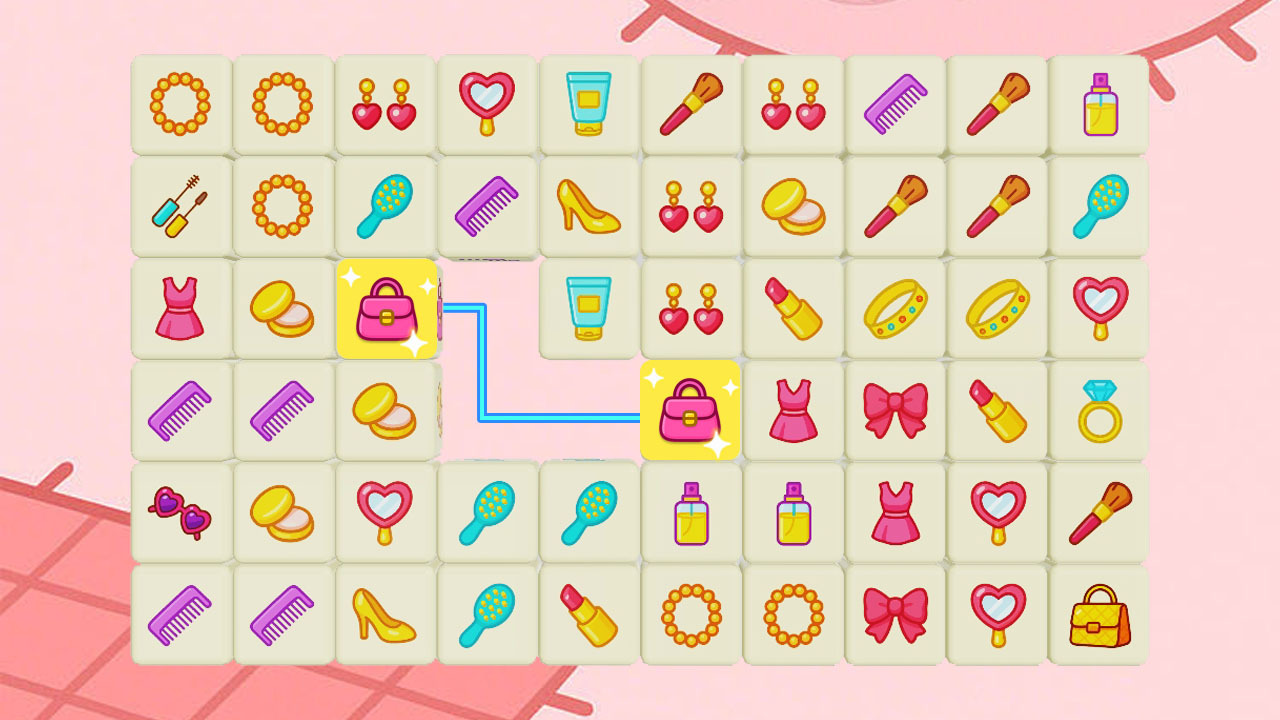Choose the cream tube between mirror and brush

(589, 104)
